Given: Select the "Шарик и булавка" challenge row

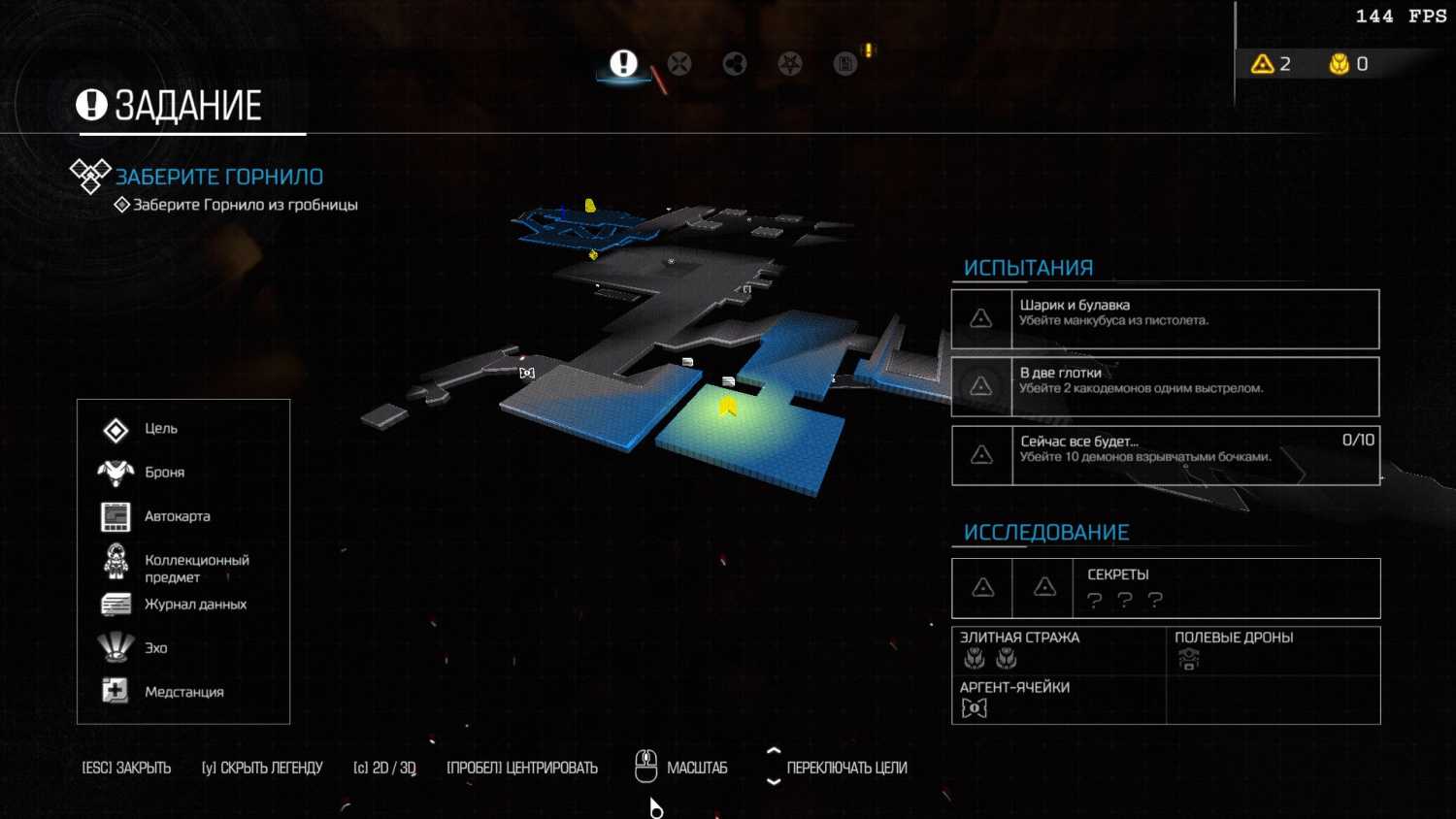Looking at the screenshot, I should [x=1165, y=319].
